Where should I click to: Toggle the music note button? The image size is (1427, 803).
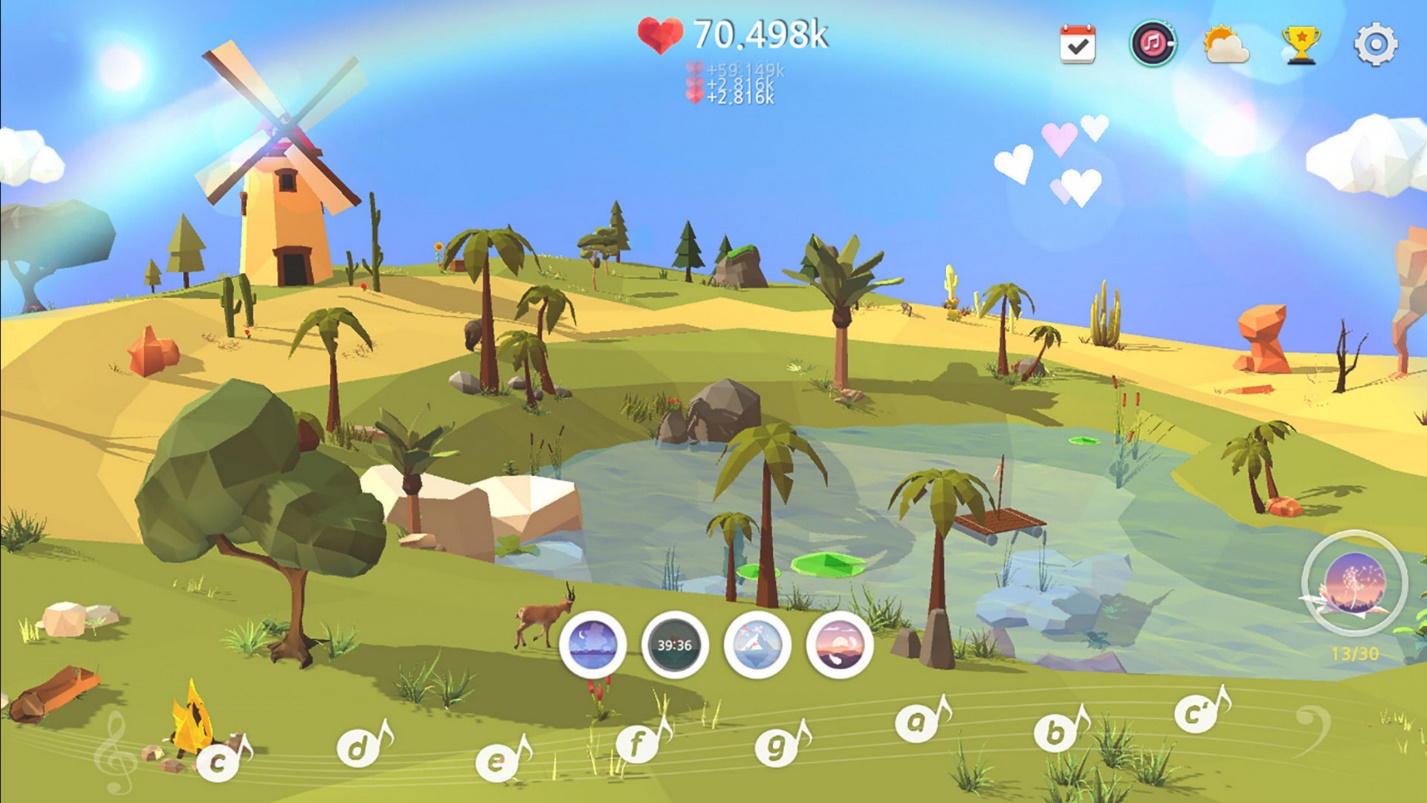pos(1153,44)
